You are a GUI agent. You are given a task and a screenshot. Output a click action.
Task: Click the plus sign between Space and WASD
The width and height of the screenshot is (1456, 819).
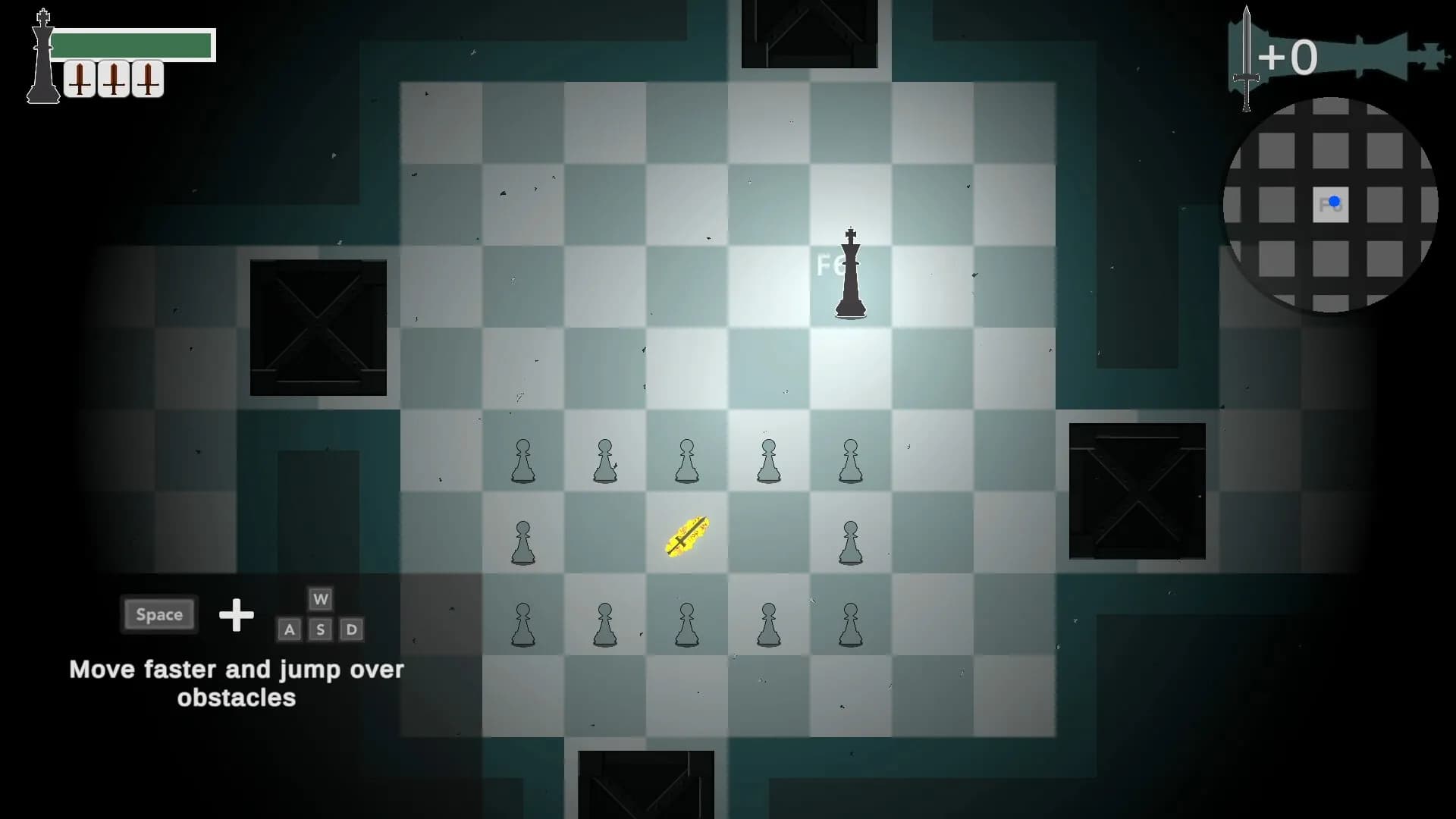pyautogui.click(x=237, y=616)
